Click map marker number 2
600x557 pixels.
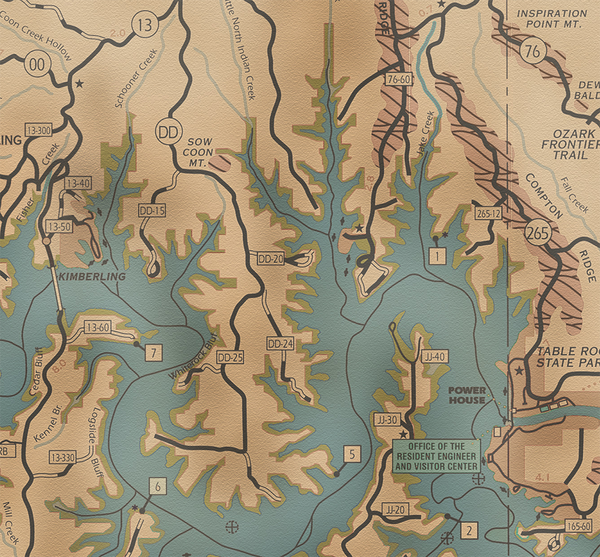pos(467,530)
